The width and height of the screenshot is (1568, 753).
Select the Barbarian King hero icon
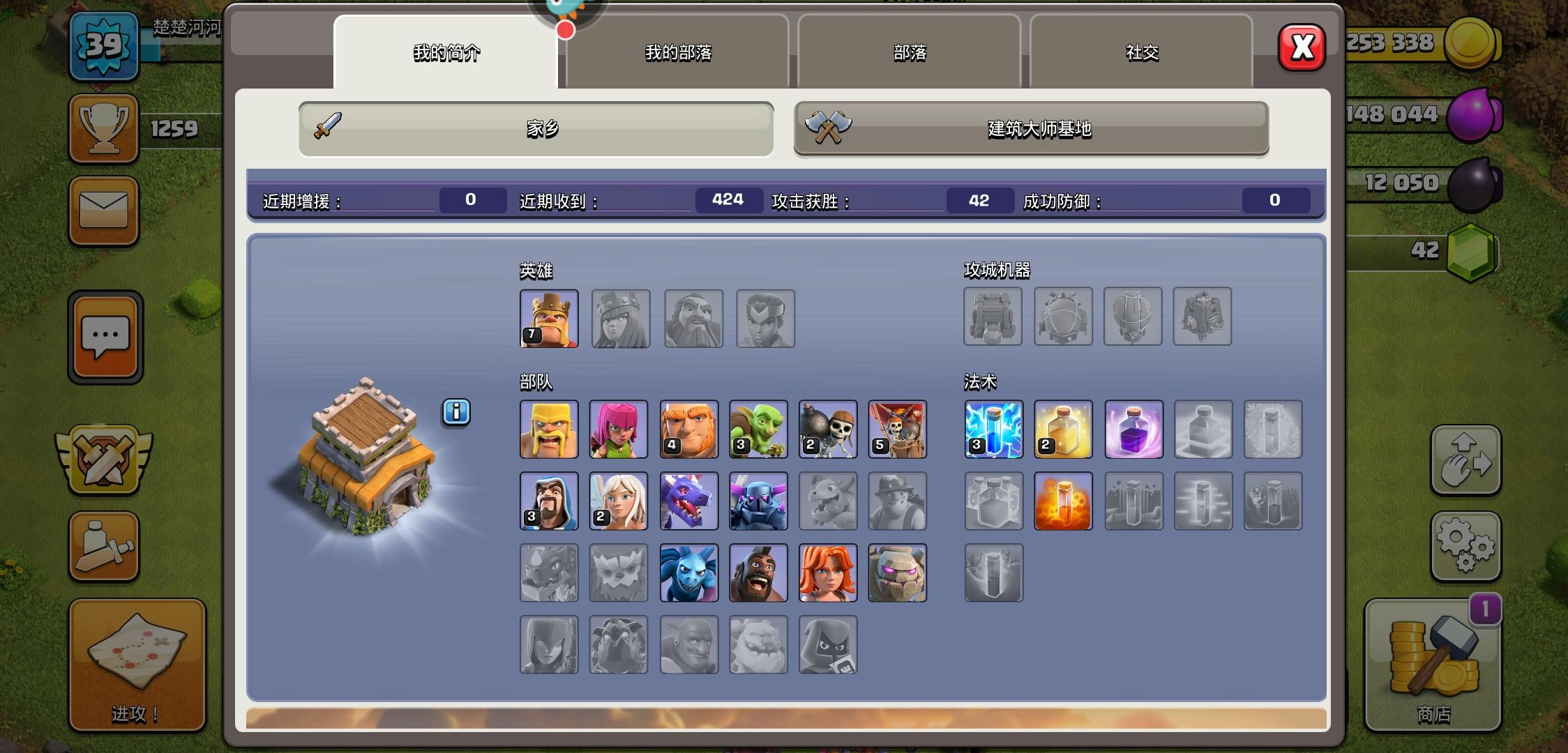tap(548, 319)
